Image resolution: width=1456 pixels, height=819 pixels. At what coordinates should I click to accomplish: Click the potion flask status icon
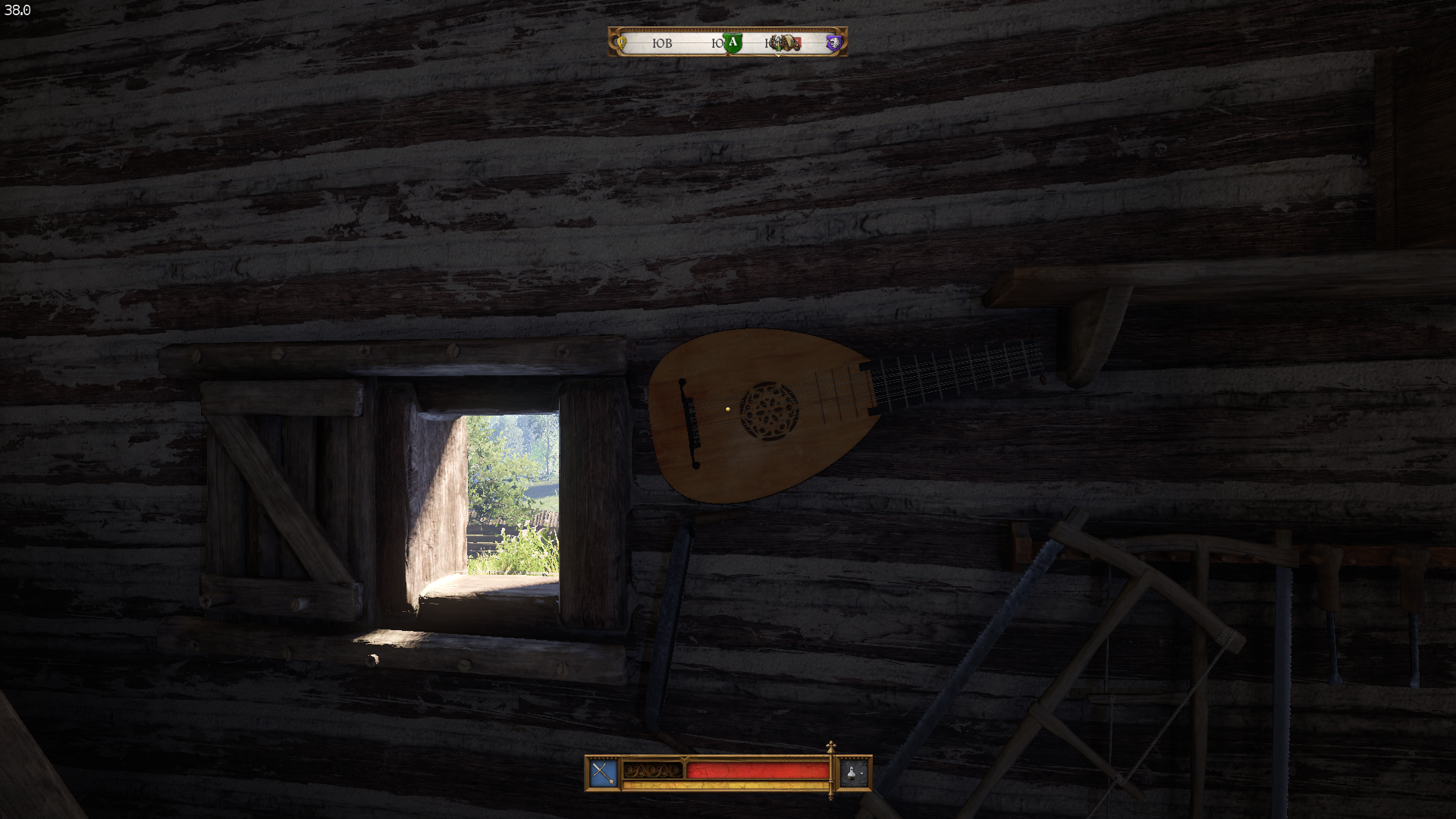click(x=853, y=773)
